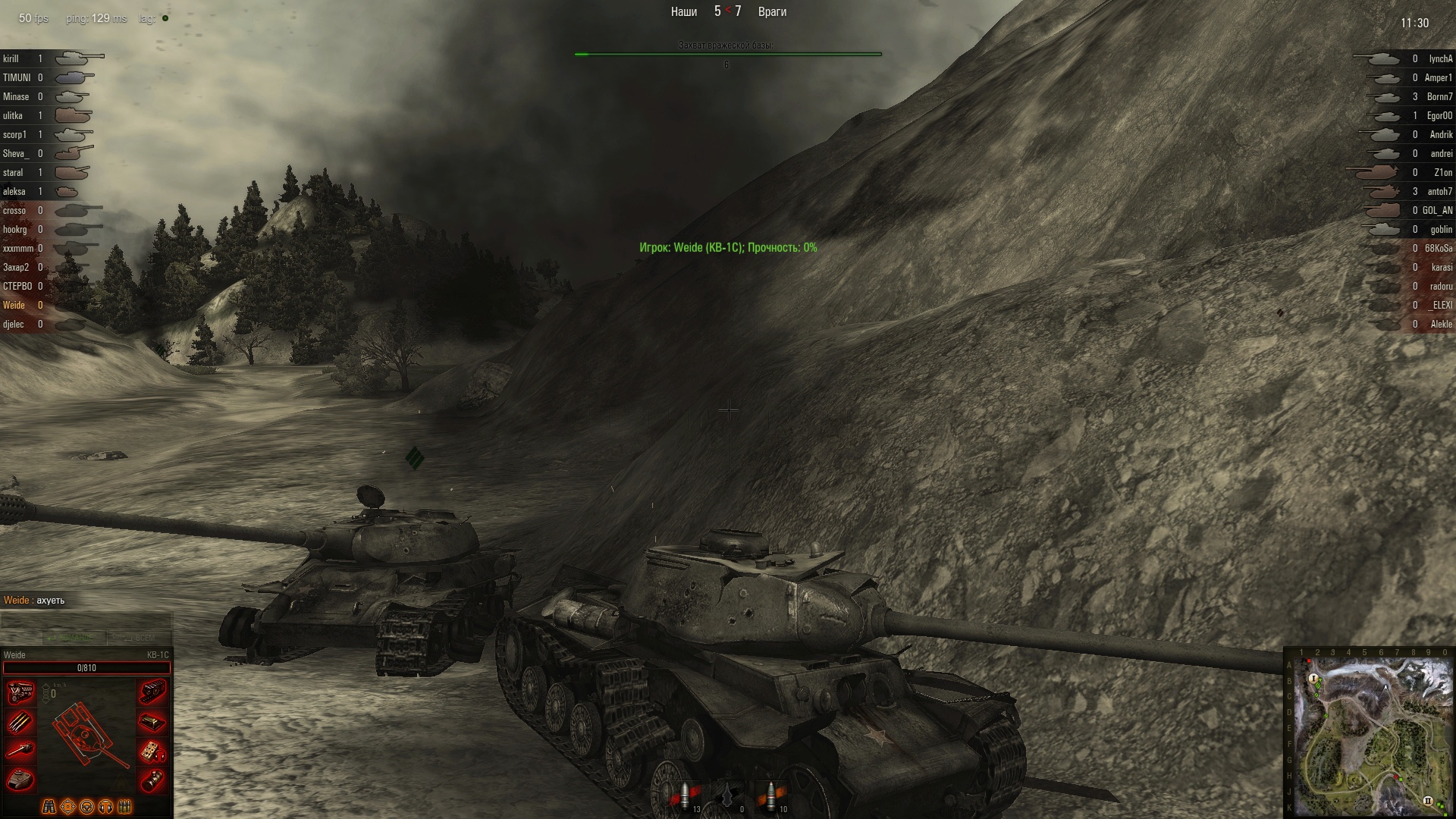
Task: Click the ammo rack module icon
Action: coord(20,721)
